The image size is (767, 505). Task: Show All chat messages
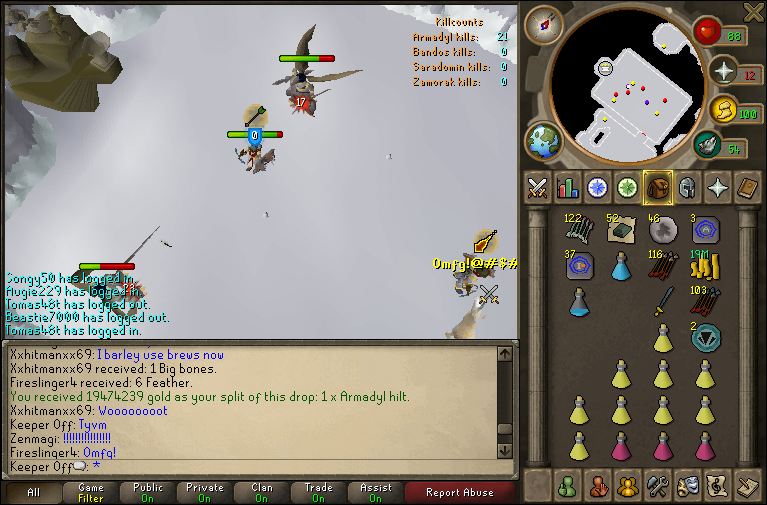(x=34, y=492)
